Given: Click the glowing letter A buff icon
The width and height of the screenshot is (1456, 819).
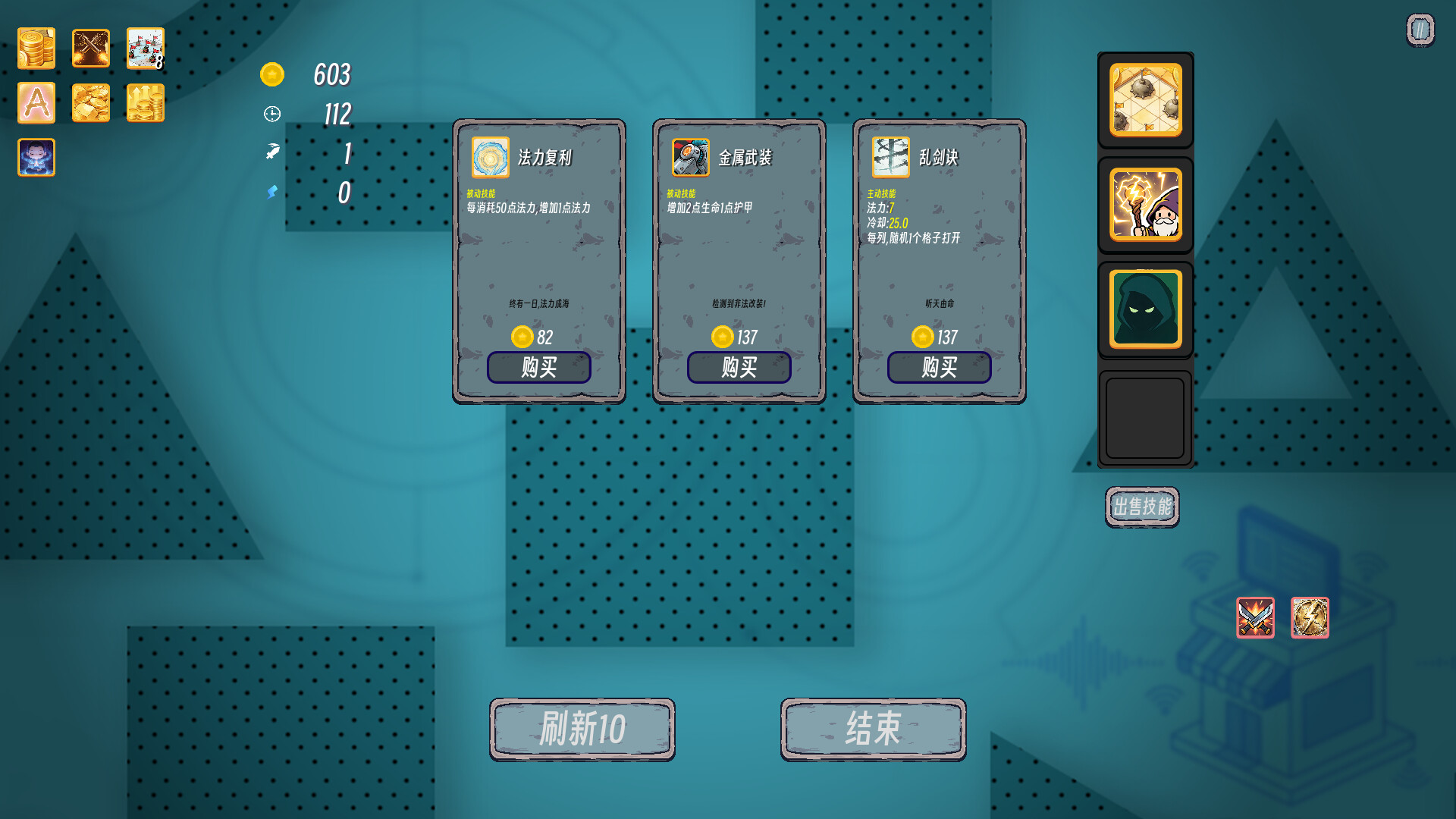Looking at the screenshot, I should click(x=36, y=102).
